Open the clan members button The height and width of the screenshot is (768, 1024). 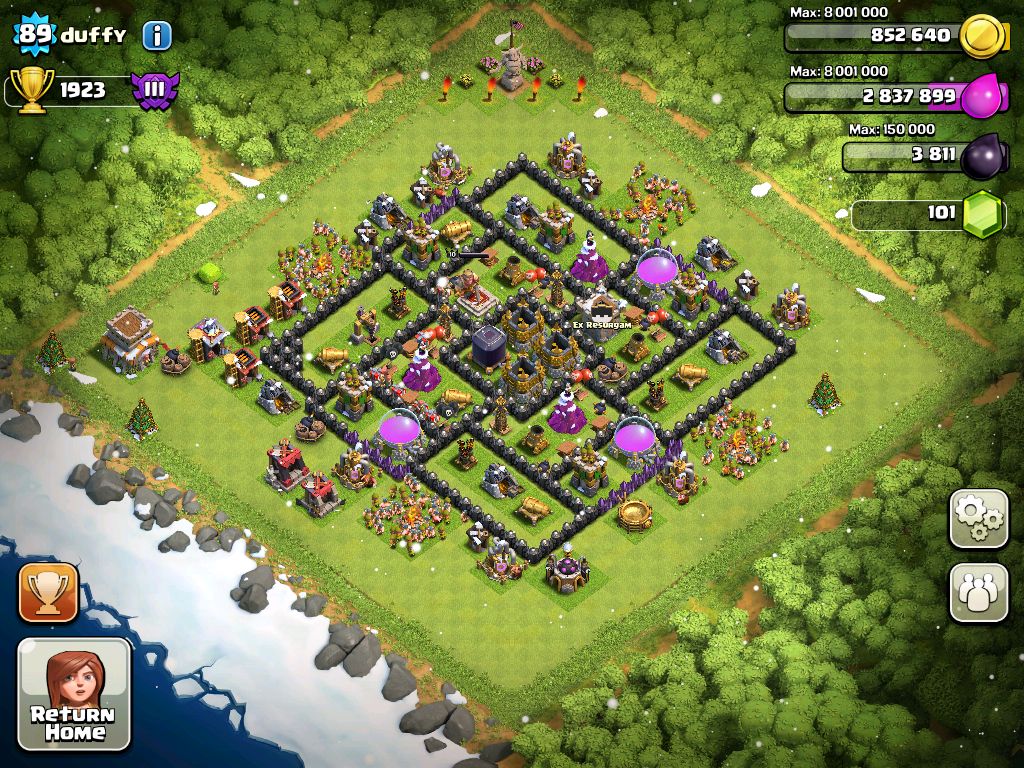point(978,593)
